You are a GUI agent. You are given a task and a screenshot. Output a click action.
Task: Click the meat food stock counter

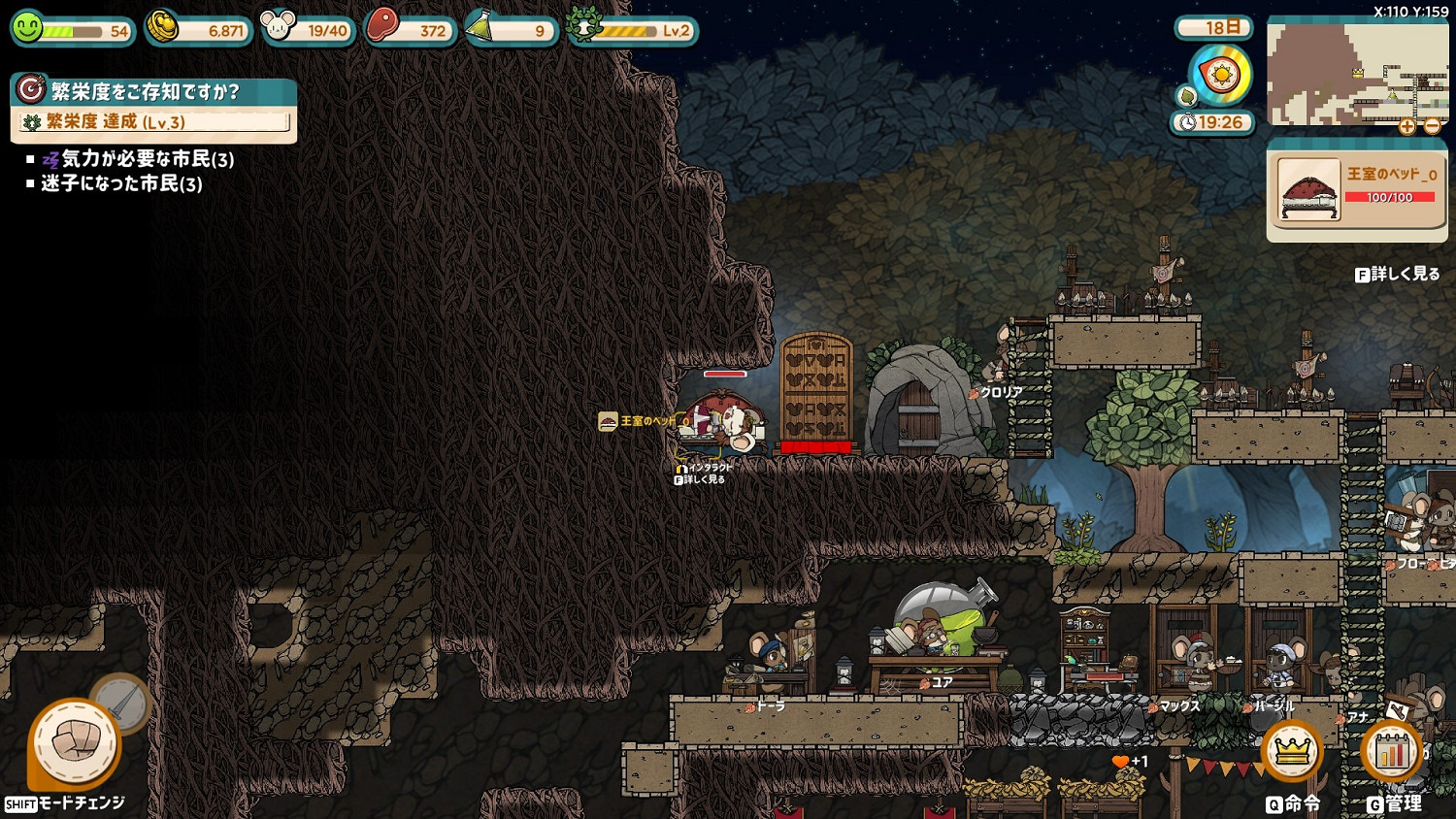[409, 30]
